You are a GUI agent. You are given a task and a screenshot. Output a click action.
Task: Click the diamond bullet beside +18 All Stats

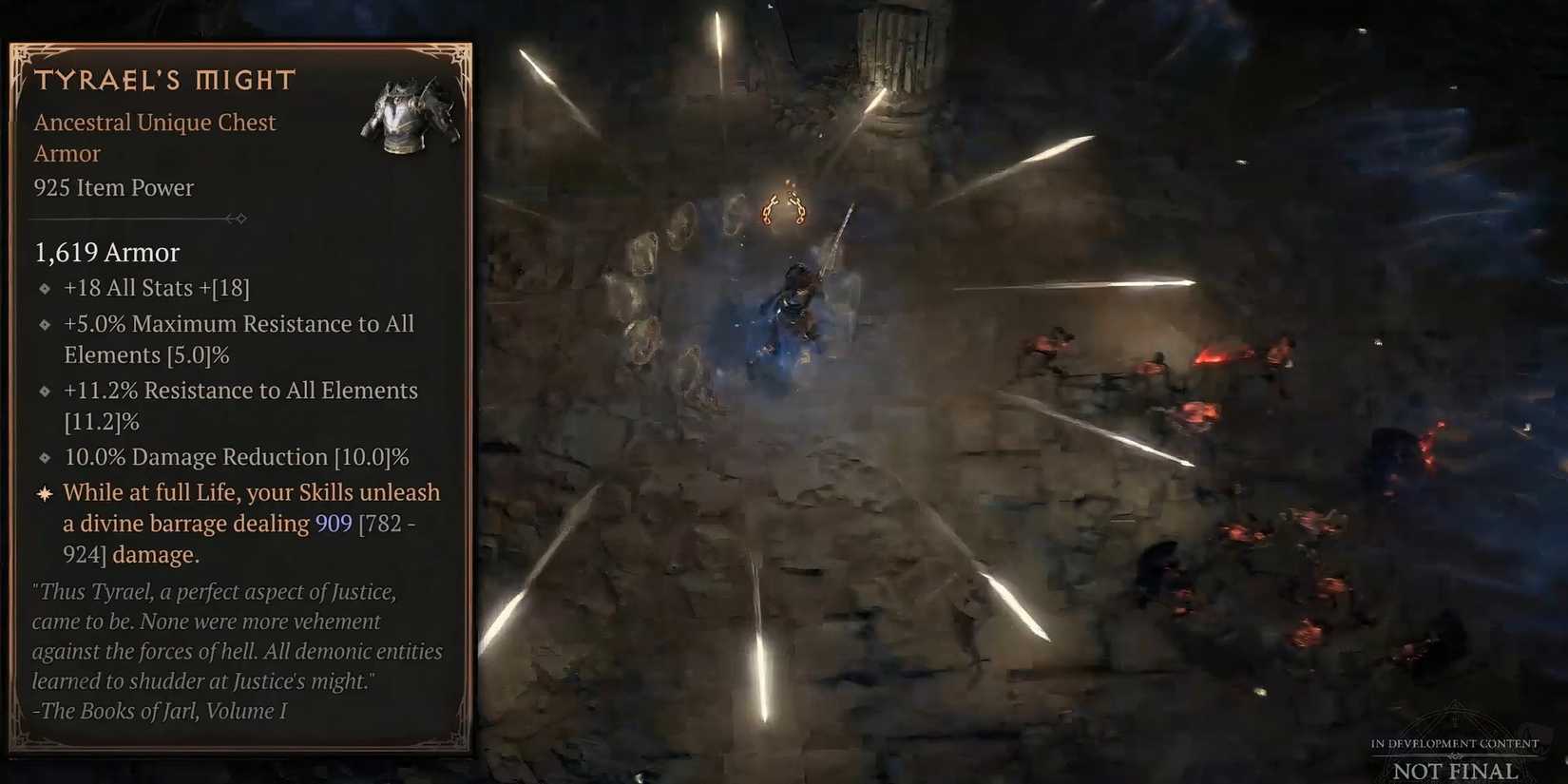[x=44, y=288]
